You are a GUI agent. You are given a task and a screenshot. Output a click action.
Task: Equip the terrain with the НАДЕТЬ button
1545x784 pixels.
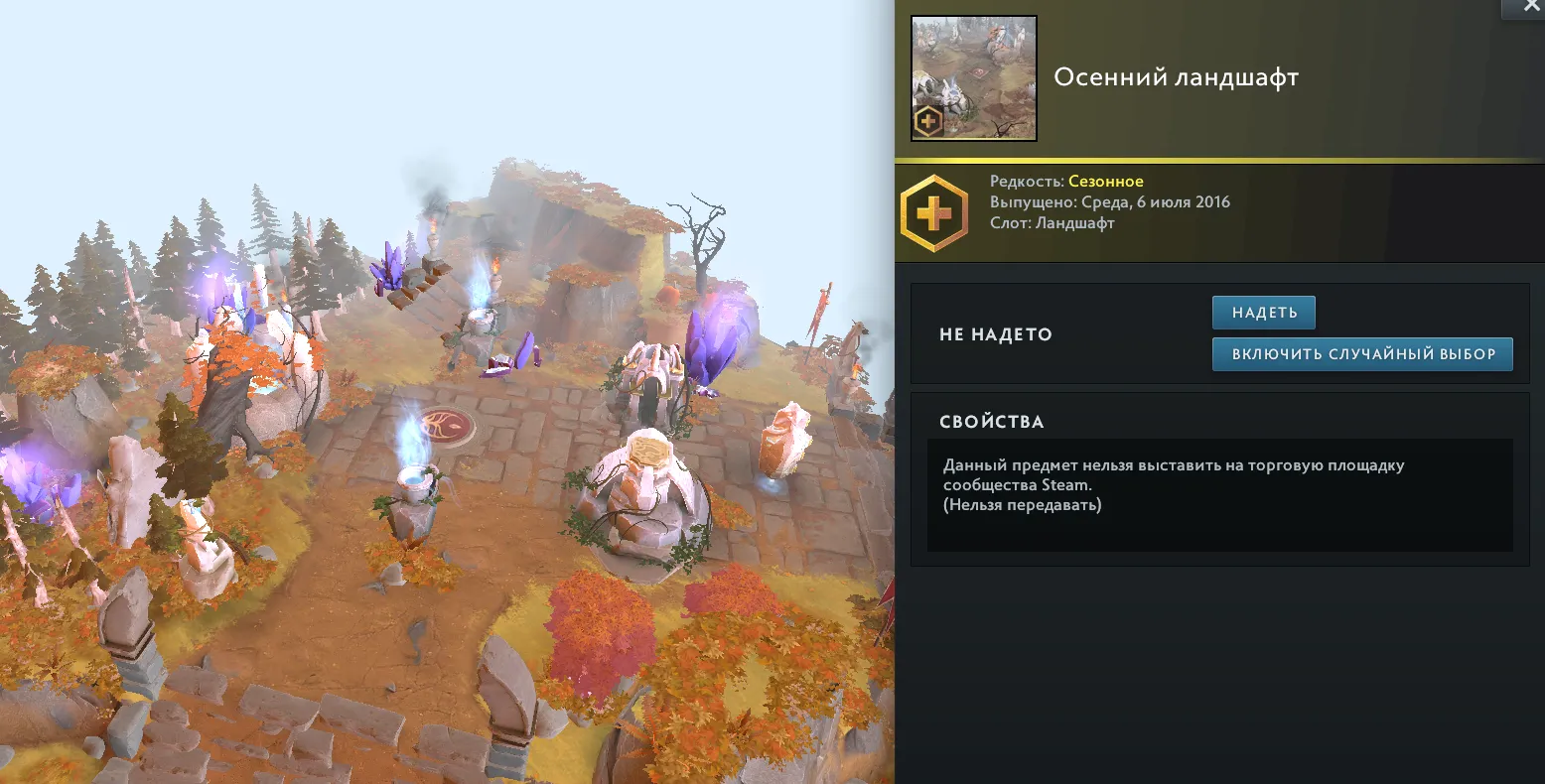[1263, 313]
